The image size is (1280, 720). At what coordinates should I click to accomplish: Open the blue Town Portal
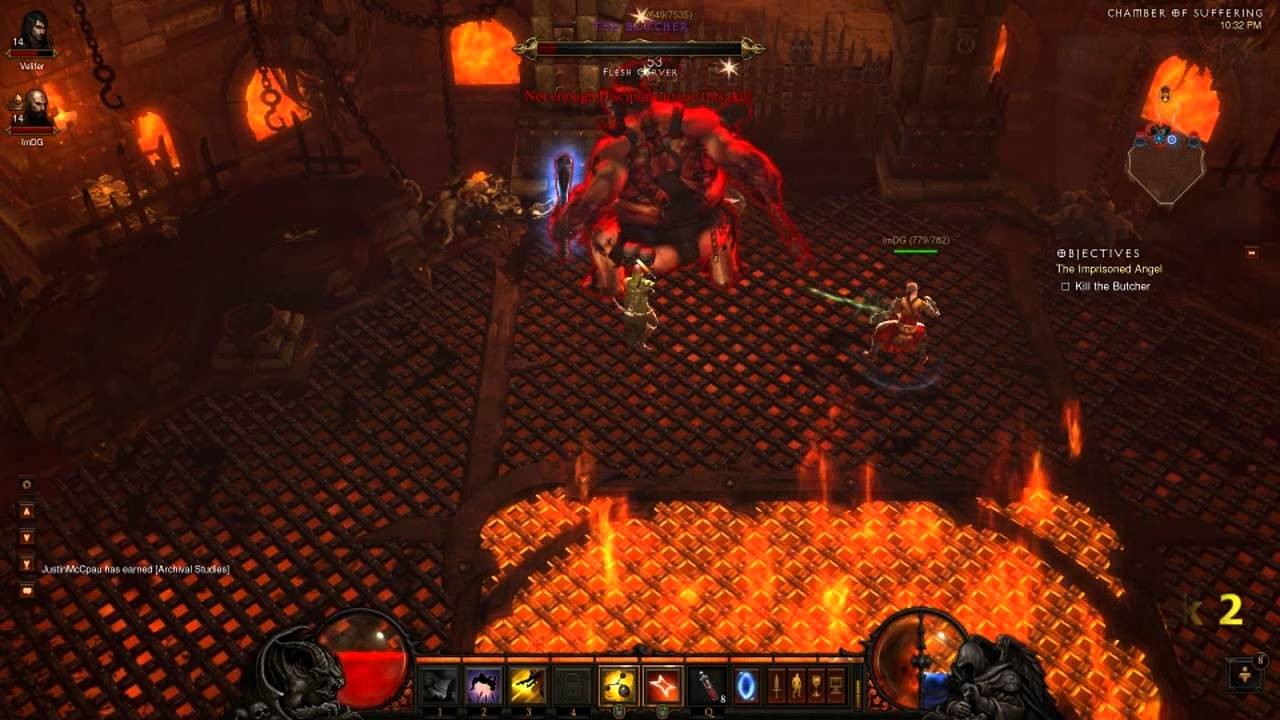point(746,685)
